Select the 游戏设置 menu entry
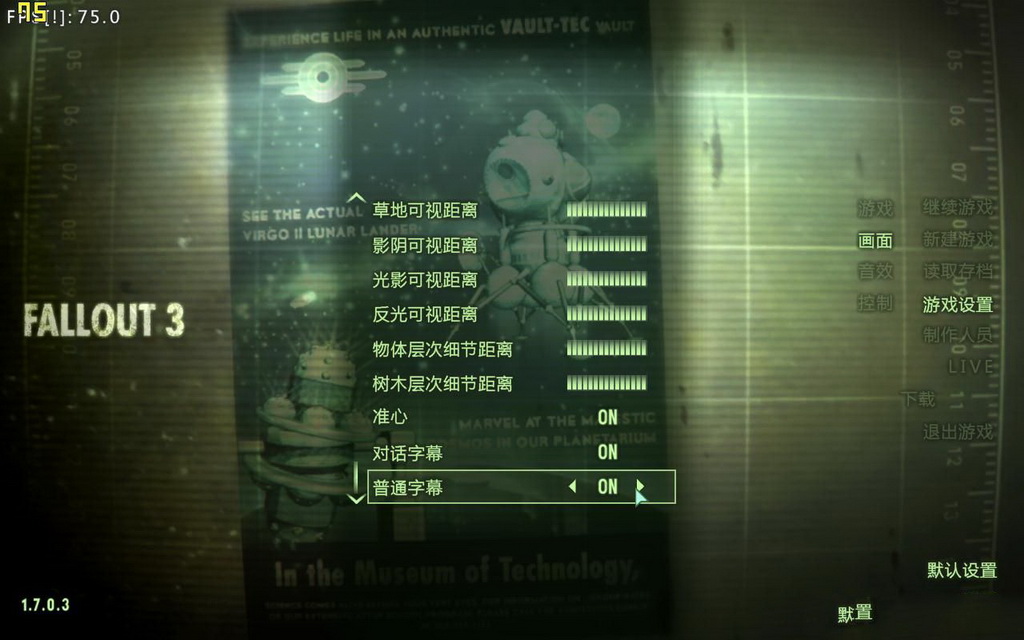 coord(958,305)
